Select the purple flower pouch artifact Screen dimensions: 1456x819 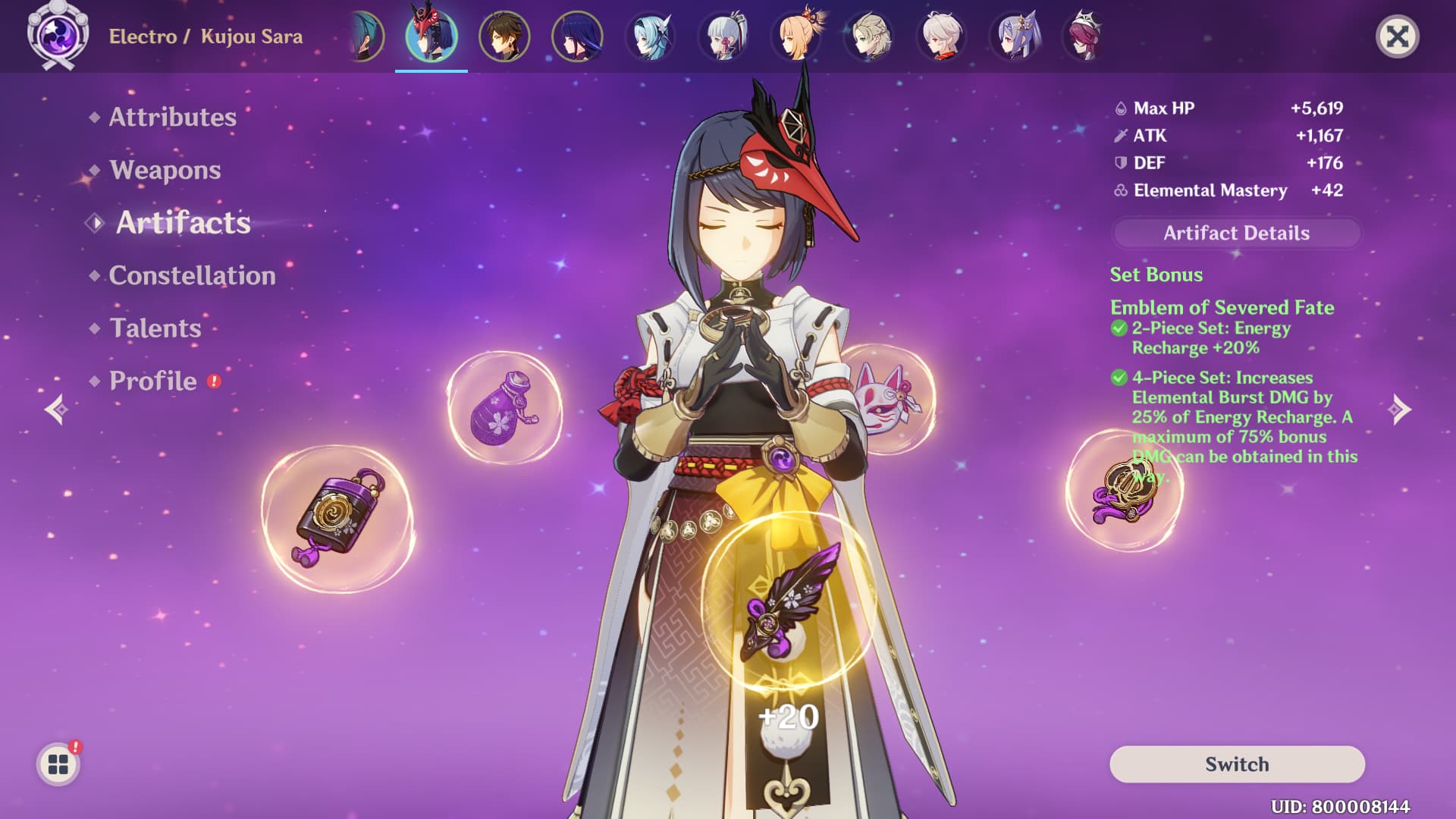click(x=504, y=408)
